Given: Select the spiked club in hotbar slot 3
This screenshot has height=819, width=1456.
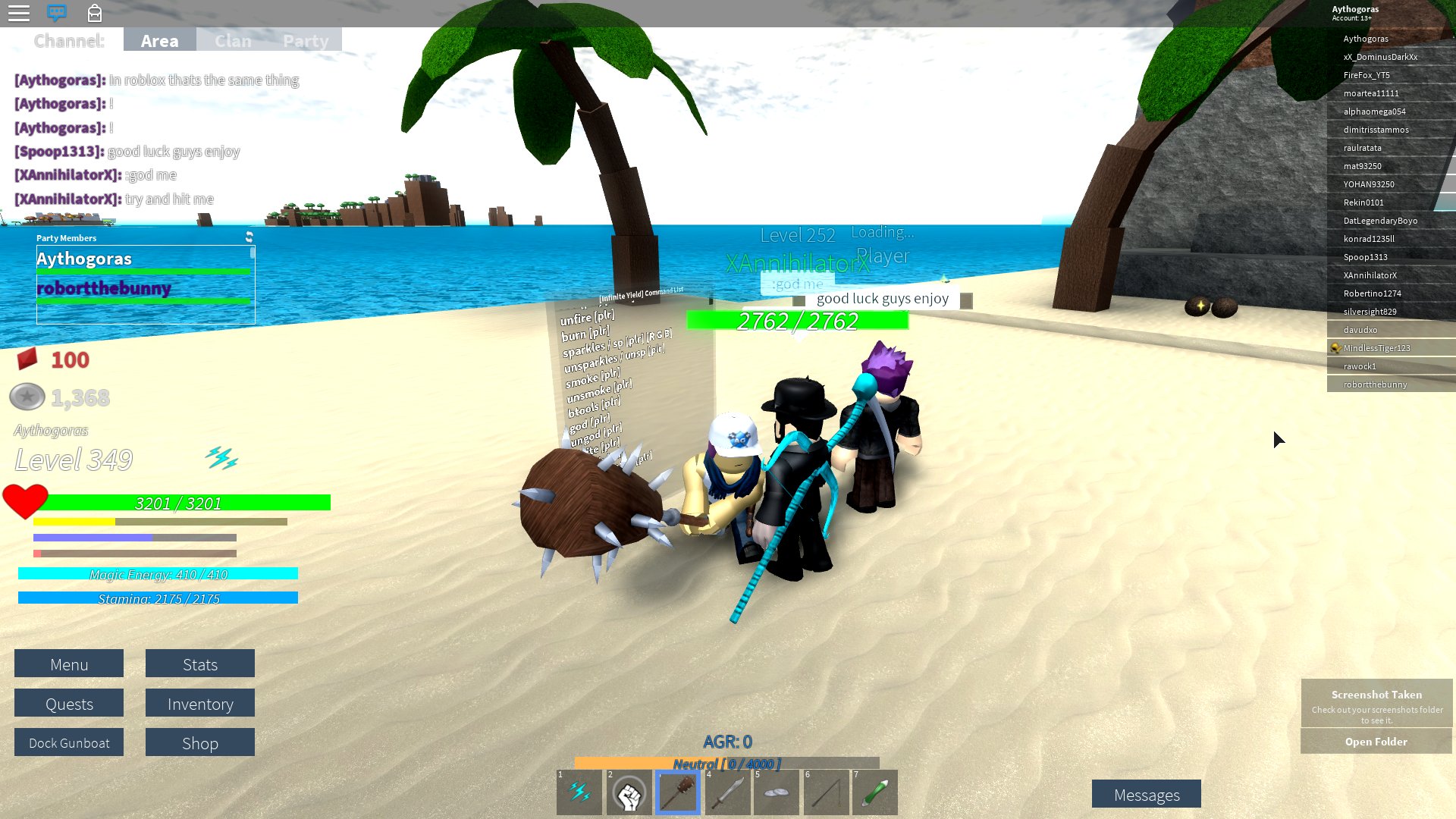Looking at the screenshot, I should coord(677,792).
